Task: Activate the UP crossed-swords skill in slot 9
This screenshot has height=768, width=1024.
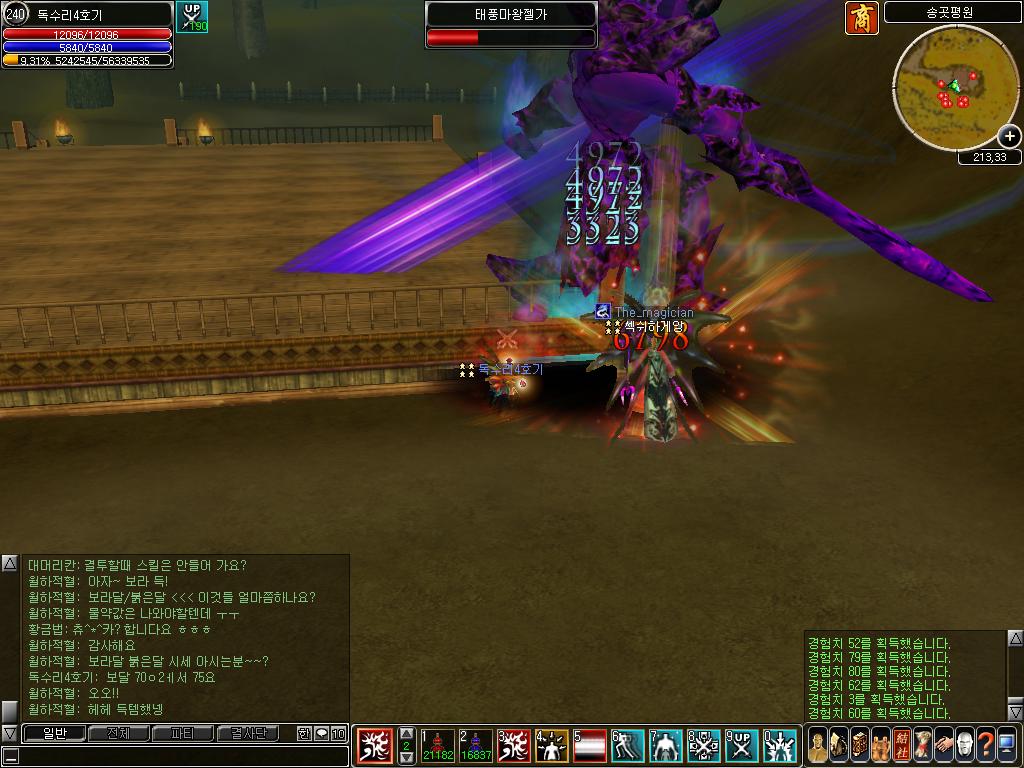Action: pos(743,746)
